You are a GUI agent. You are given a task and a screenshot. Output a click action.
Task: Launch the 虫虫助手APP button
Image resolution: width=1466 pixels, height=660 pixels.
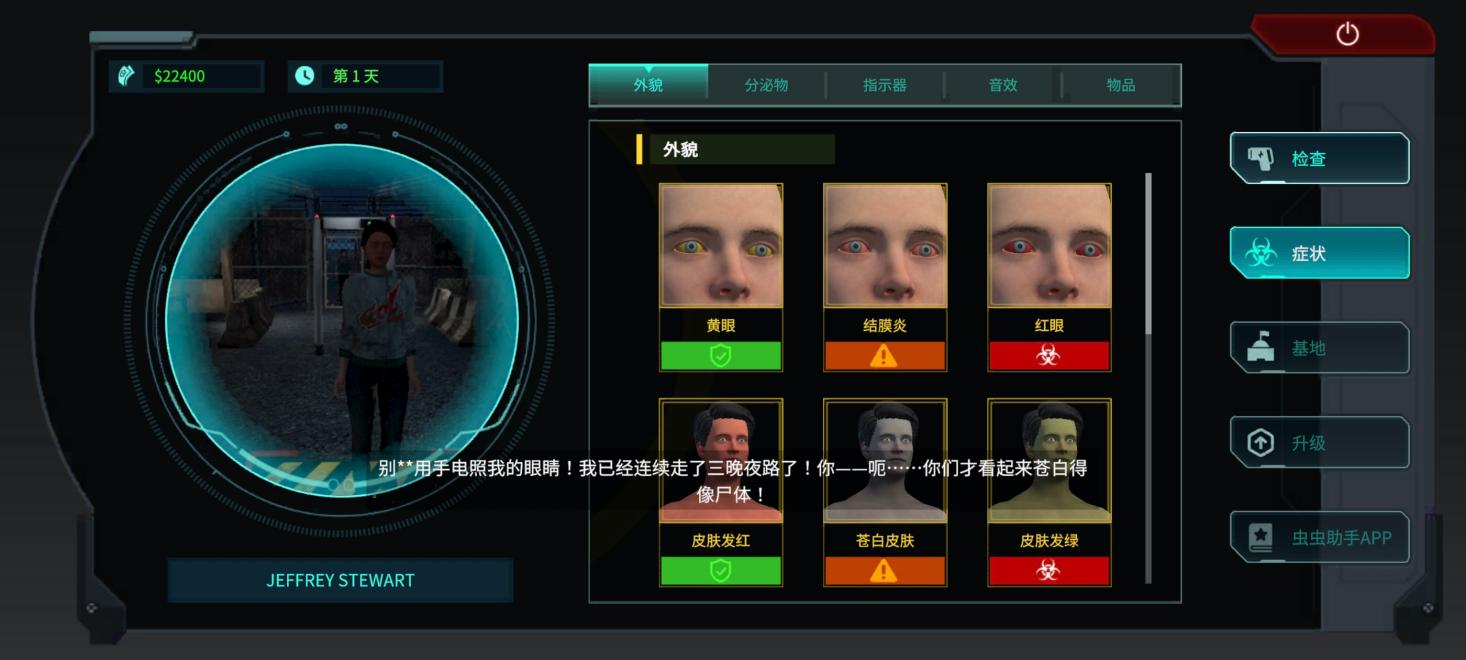pyautogui.click(x=1319, y=538)
